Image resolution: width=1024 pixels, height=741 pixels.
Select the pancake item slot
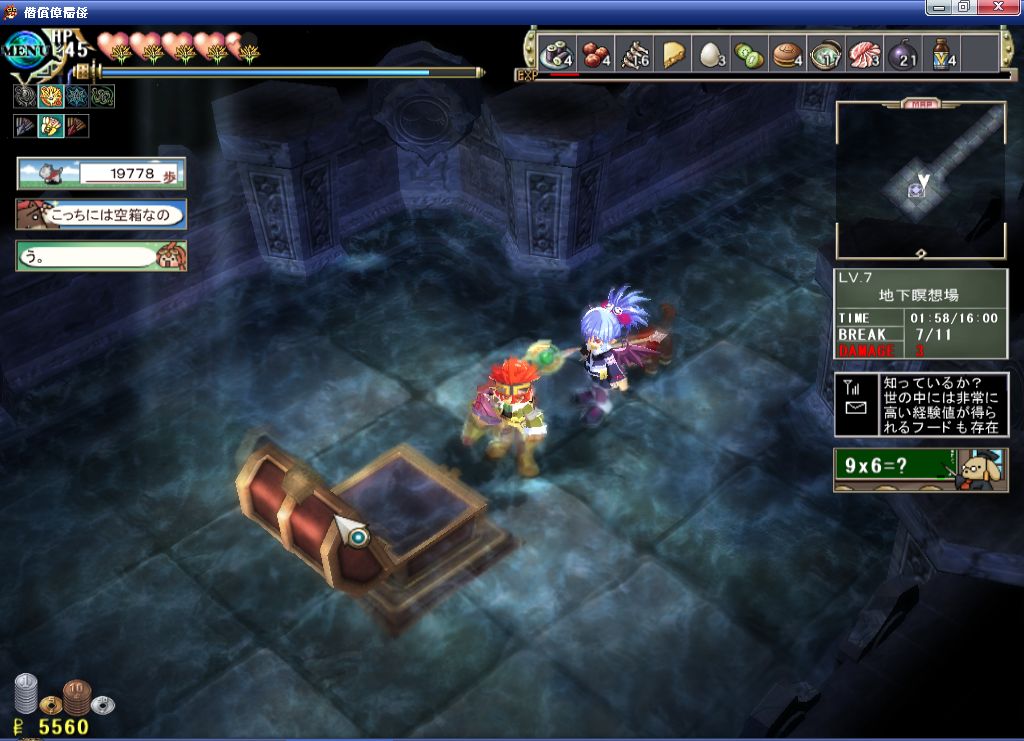point(788,54)
